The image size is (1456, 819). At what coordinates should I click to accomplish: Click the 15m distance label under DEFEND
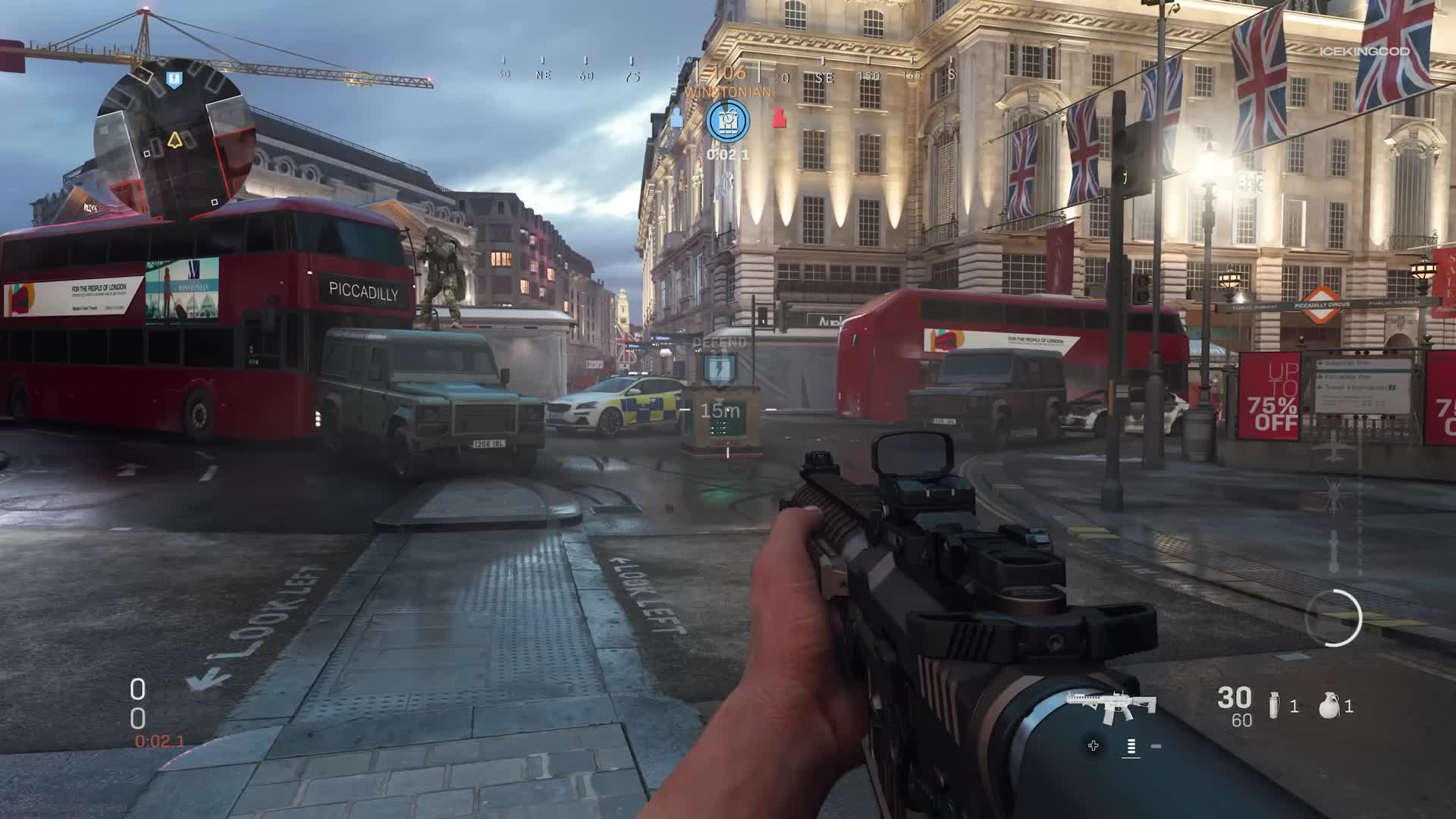[719, 409]
